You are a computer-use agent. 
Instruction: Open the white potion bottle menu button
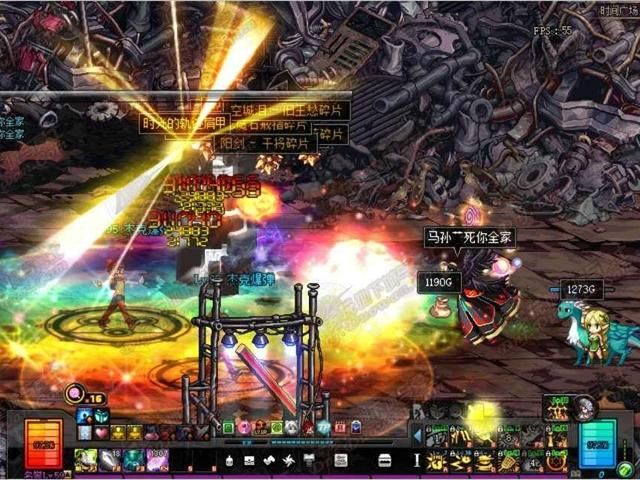[x=229, y=460]
